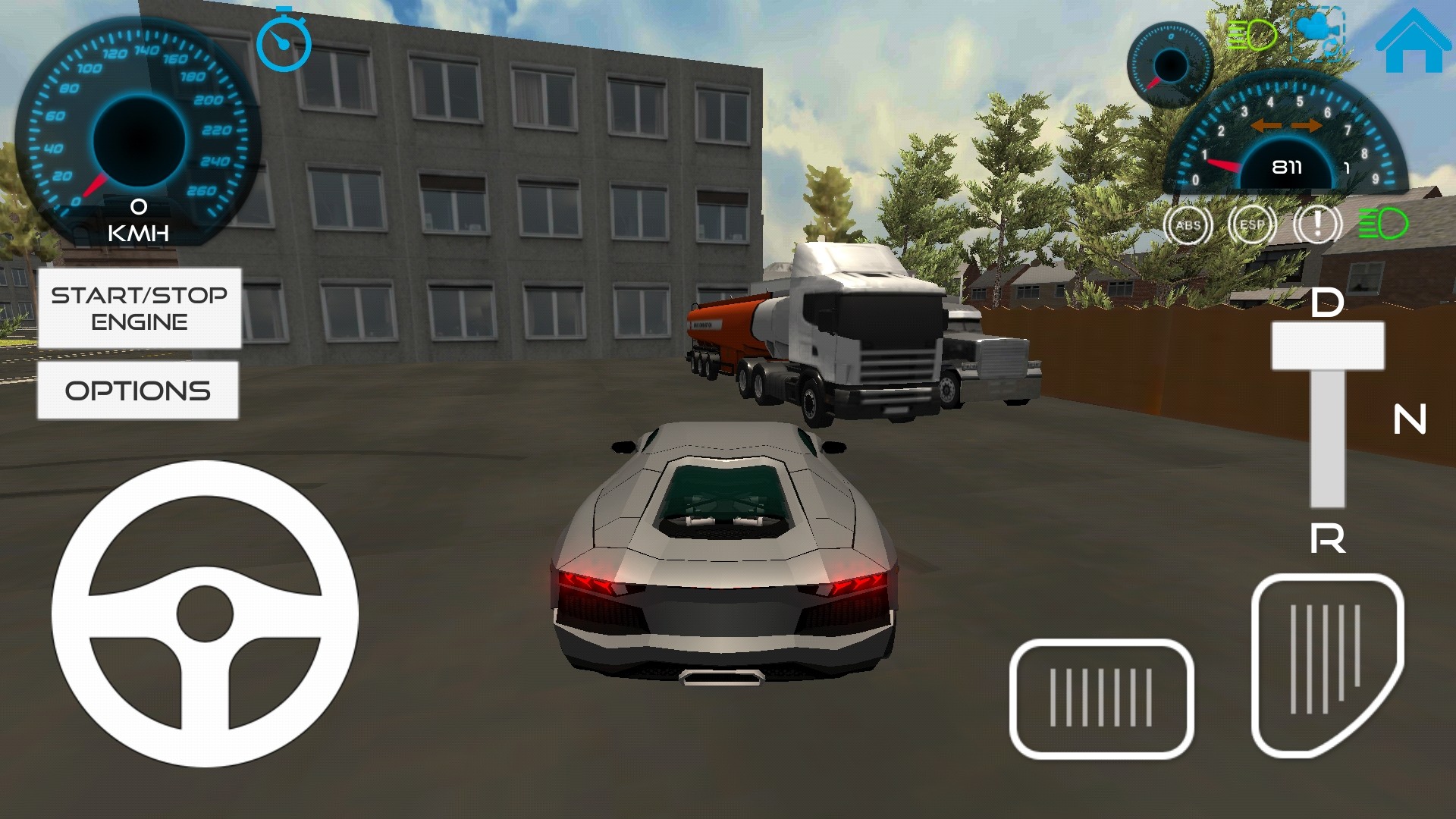This screenshot has width=1456, height=819.
Task: Shift into R reverse gear
Action: click(1327, 539)
